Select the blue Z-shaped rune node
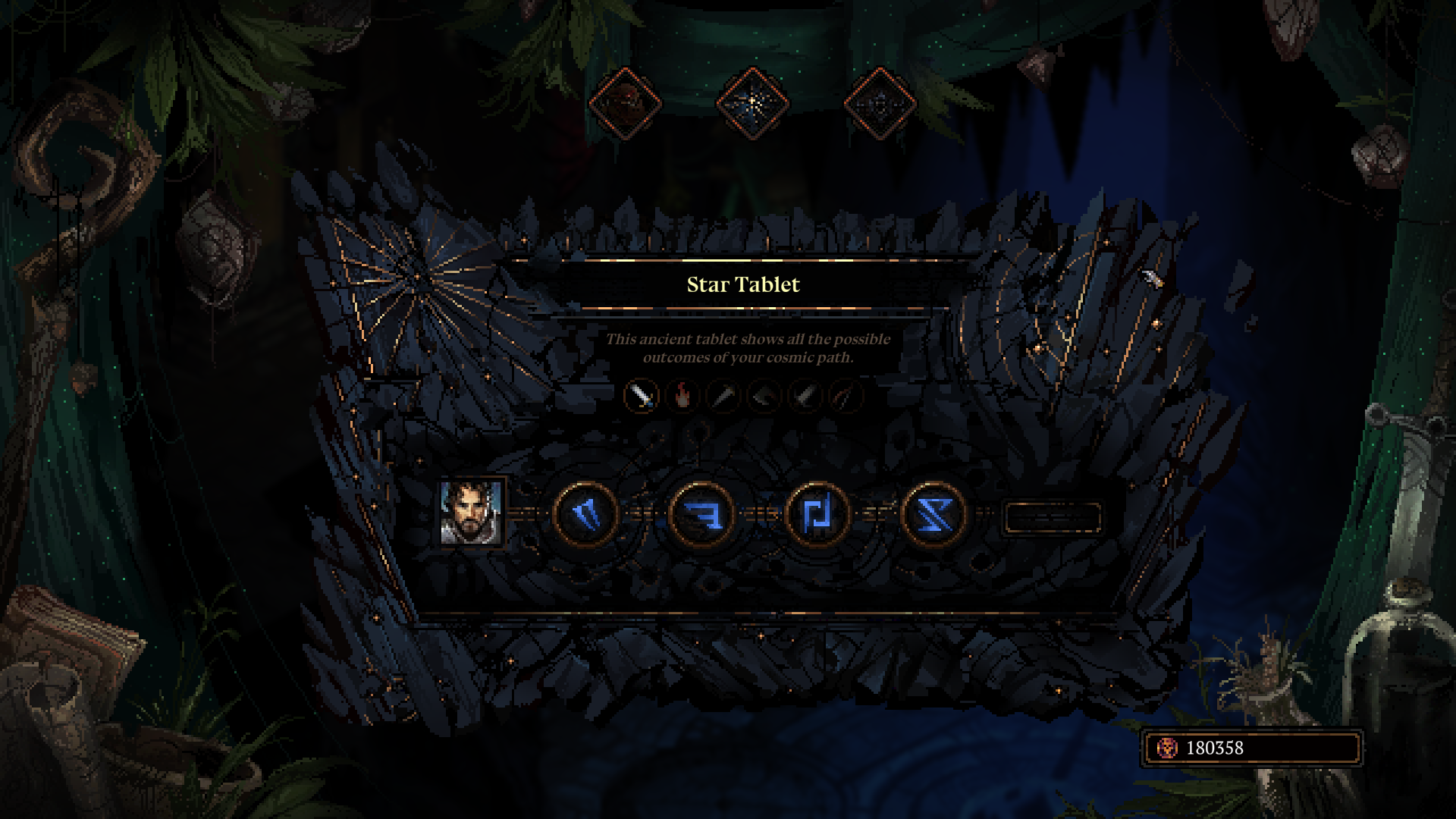Viewport: 1456px width, 819px height. 933,515
